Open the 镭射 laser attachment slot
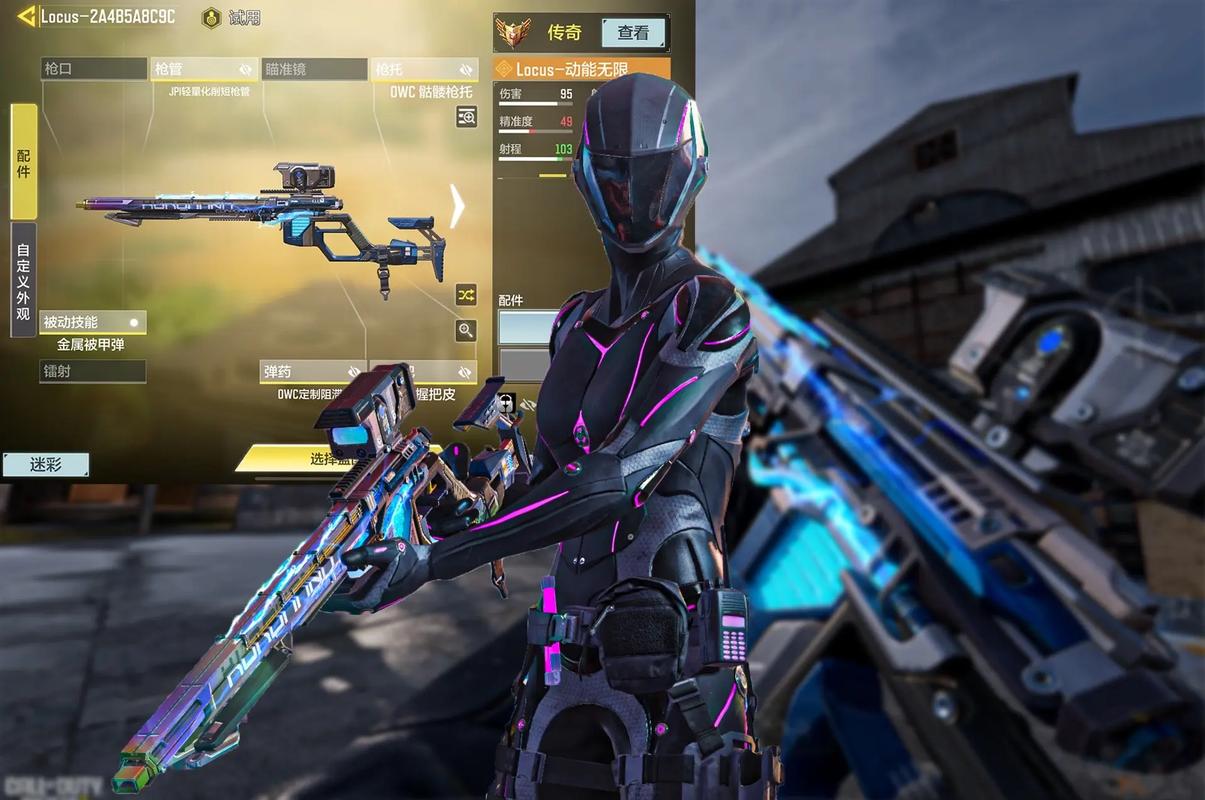The width and height of the screenshot is (1205, 800). [93, 371]
